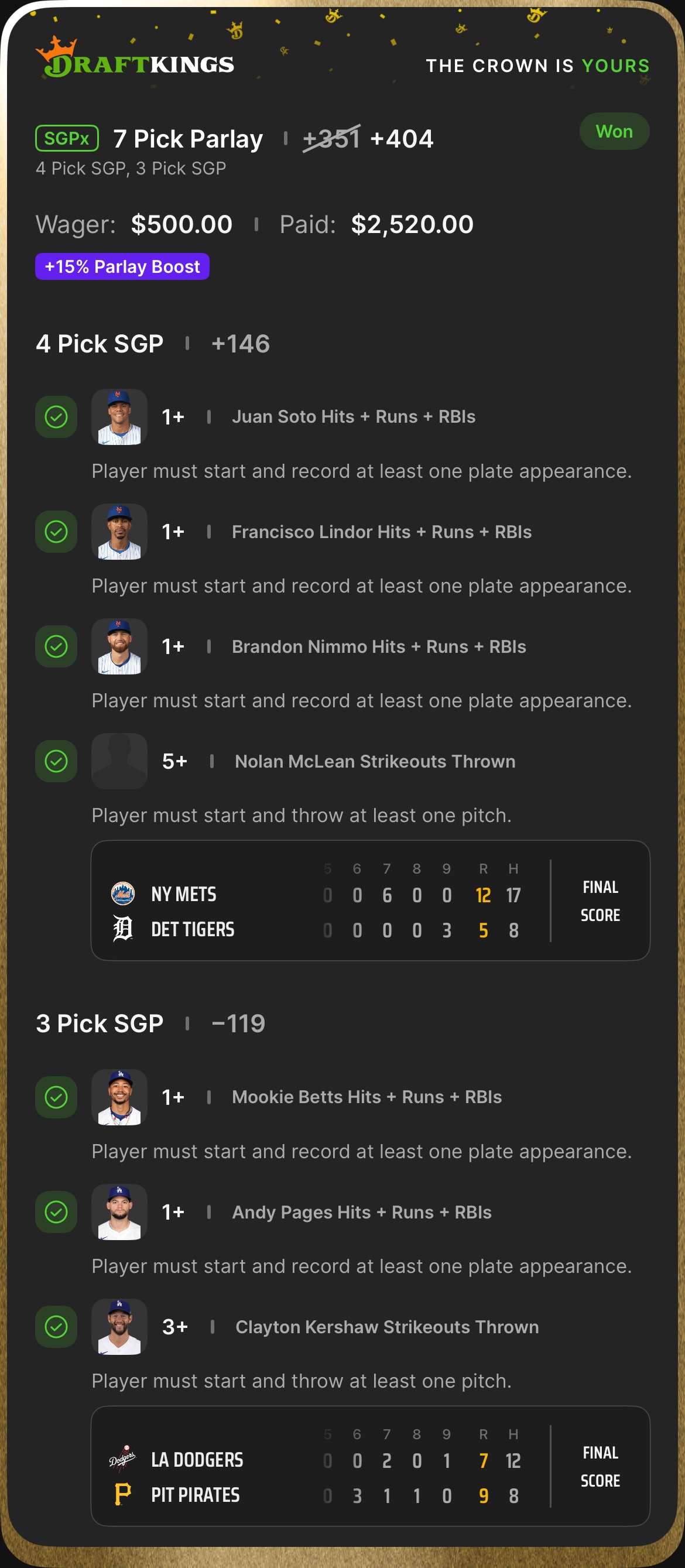Select the SGPx badge

(x=67, y=138)
